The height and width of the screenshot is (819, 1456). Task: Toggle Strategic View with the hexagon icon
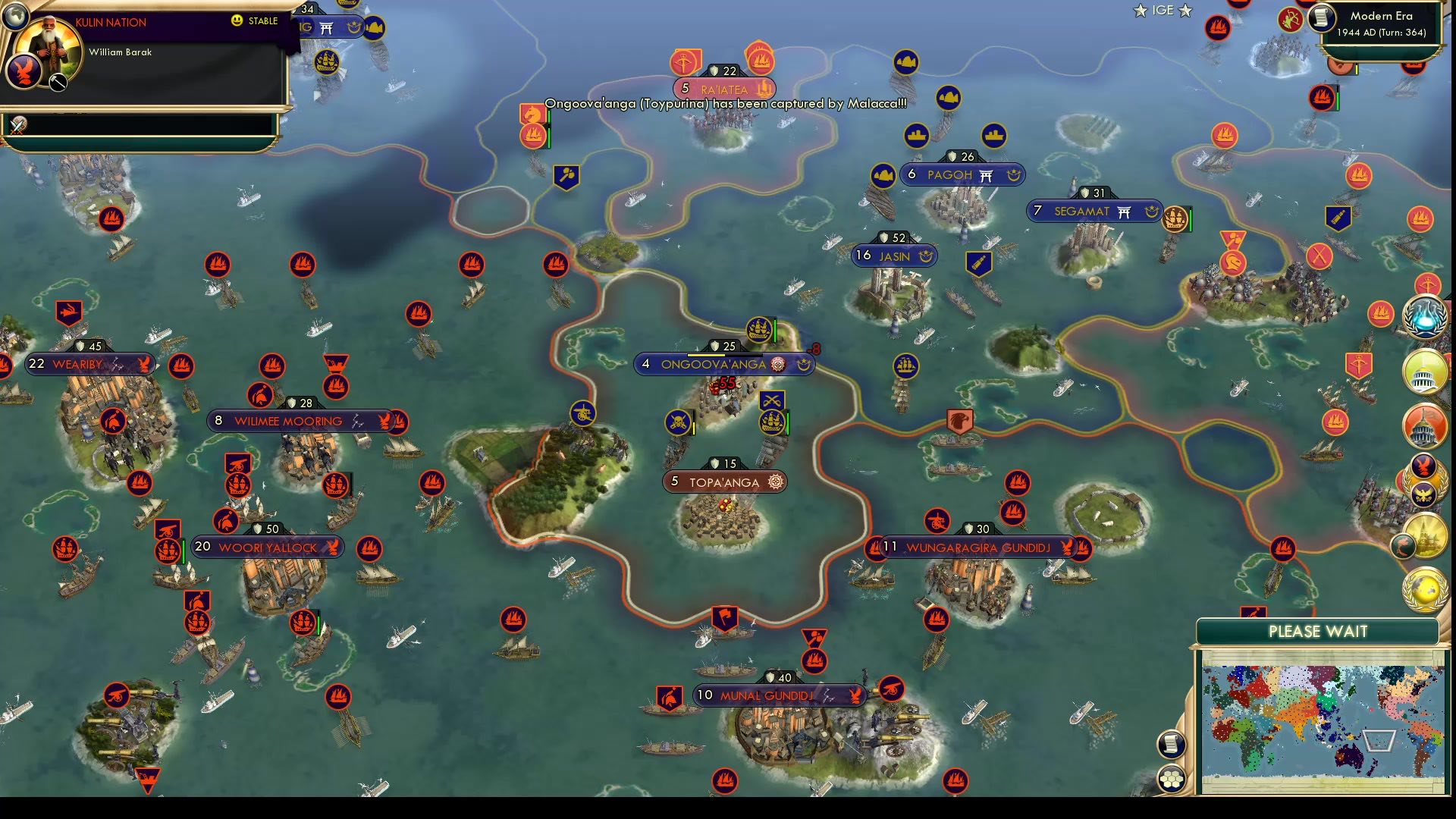1172,777
